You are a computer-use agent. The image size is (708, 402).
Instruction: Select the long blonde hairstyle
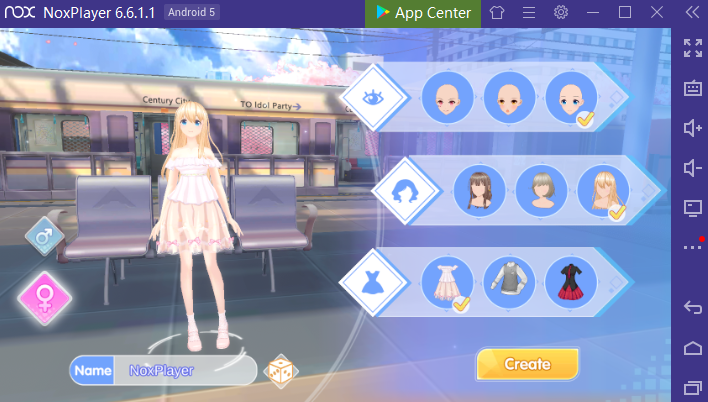point(603,190)
